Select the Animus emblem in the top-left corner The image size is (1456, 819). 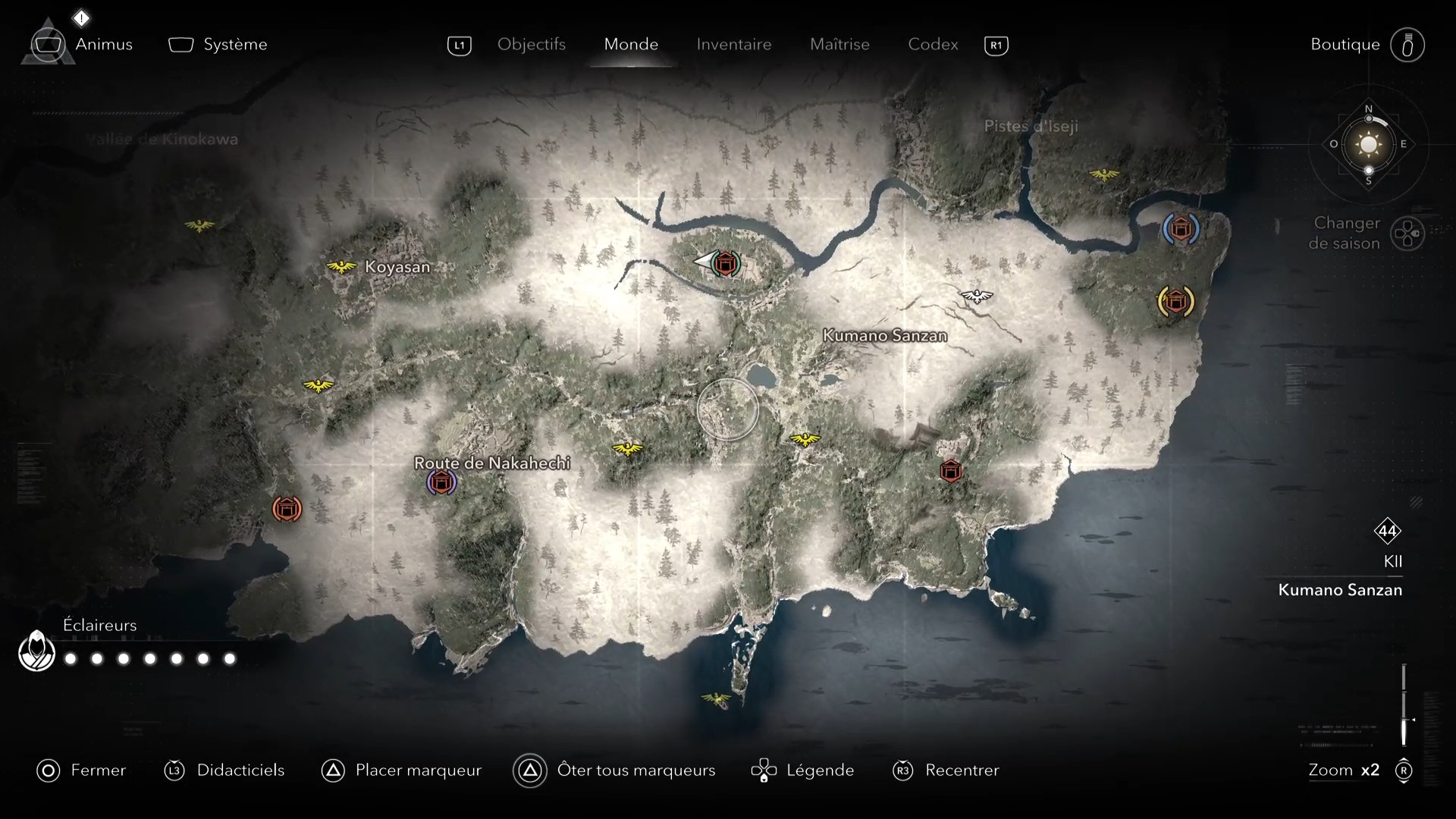pyautogui.click(x=48, y=44)
